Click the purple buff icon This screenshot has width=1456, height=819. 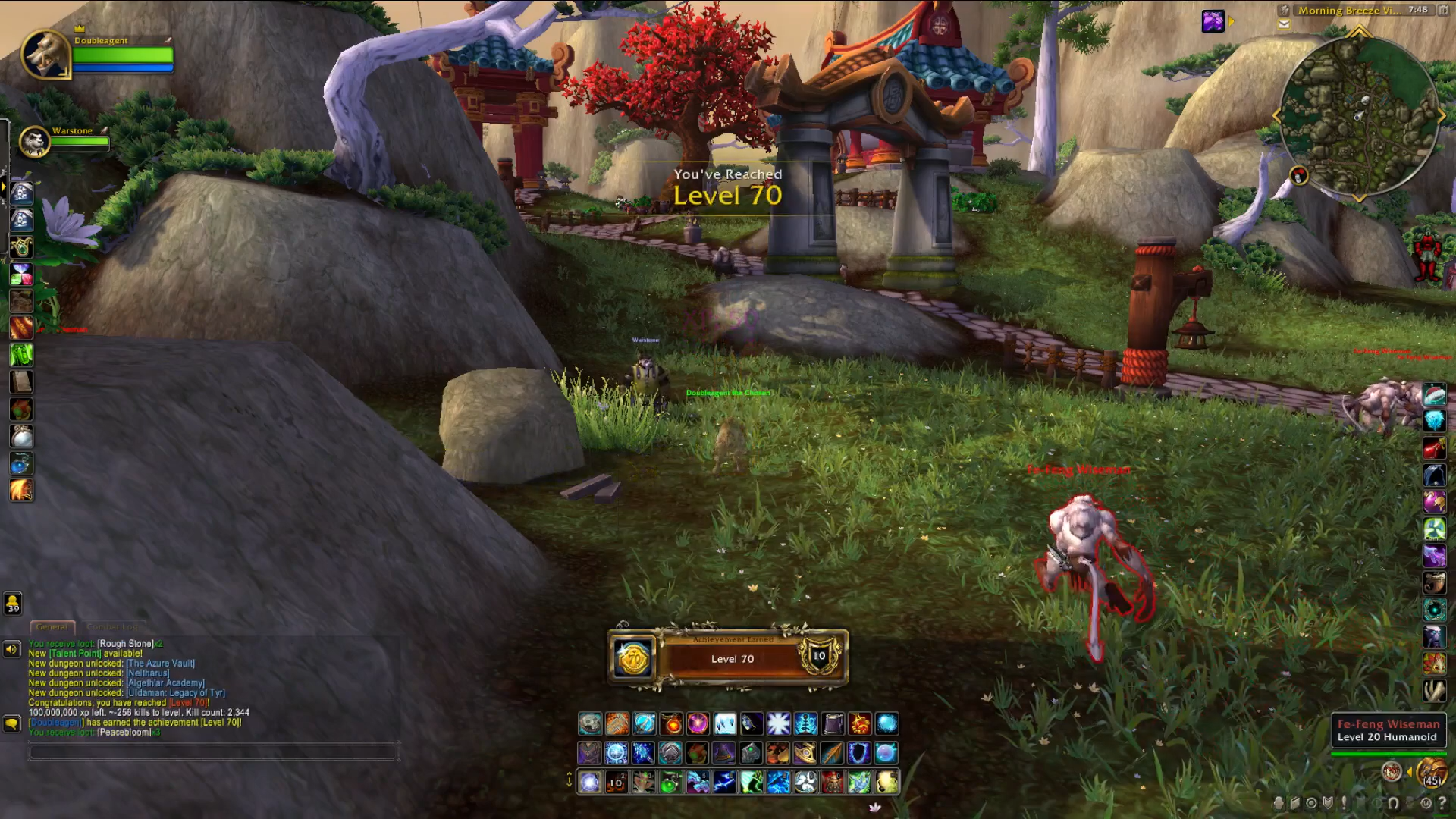pyautogui.click(x=1213, y=21)
